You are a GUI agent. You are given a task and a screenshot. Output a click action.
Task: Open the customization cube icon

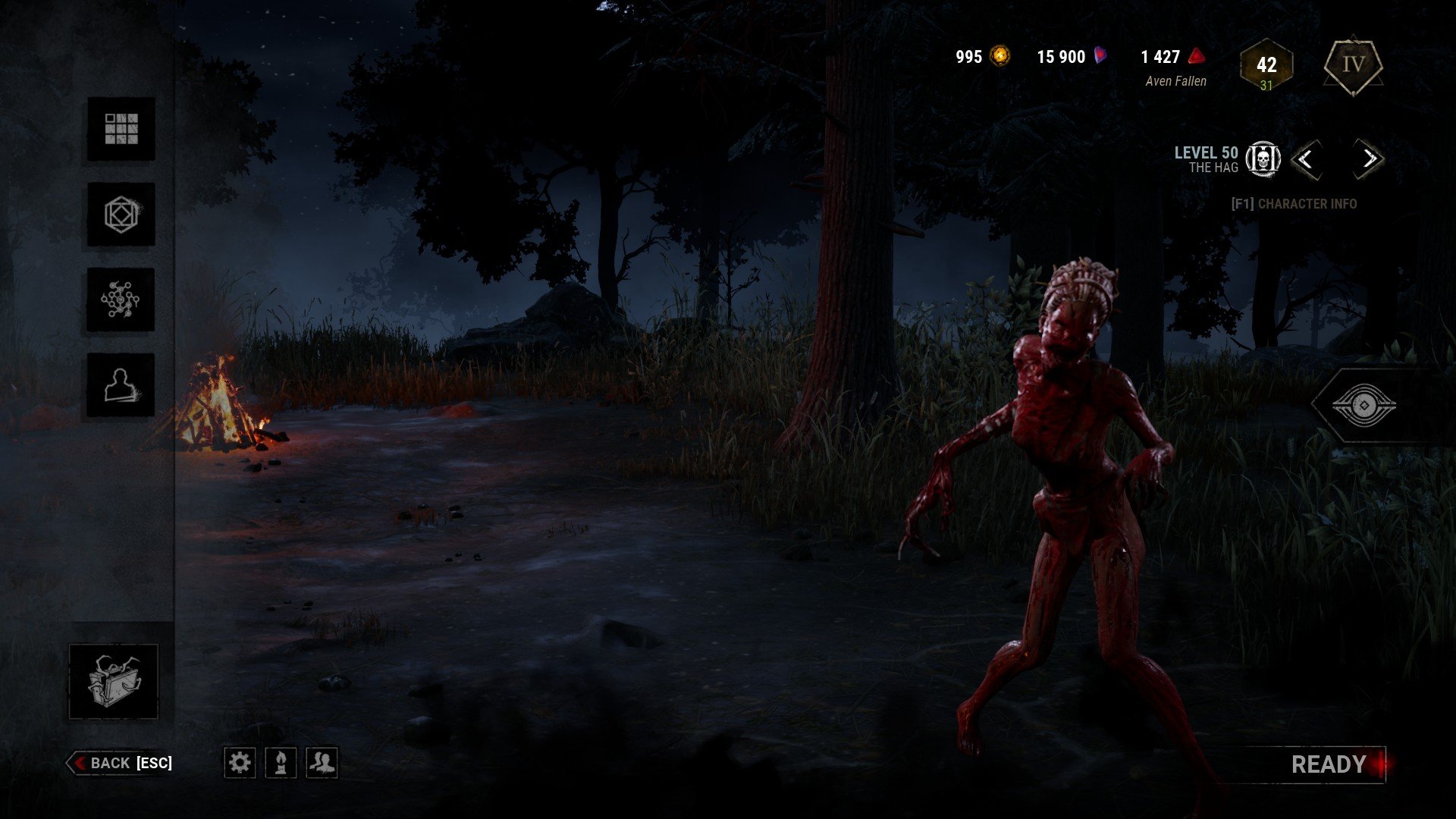coord(121,215)
